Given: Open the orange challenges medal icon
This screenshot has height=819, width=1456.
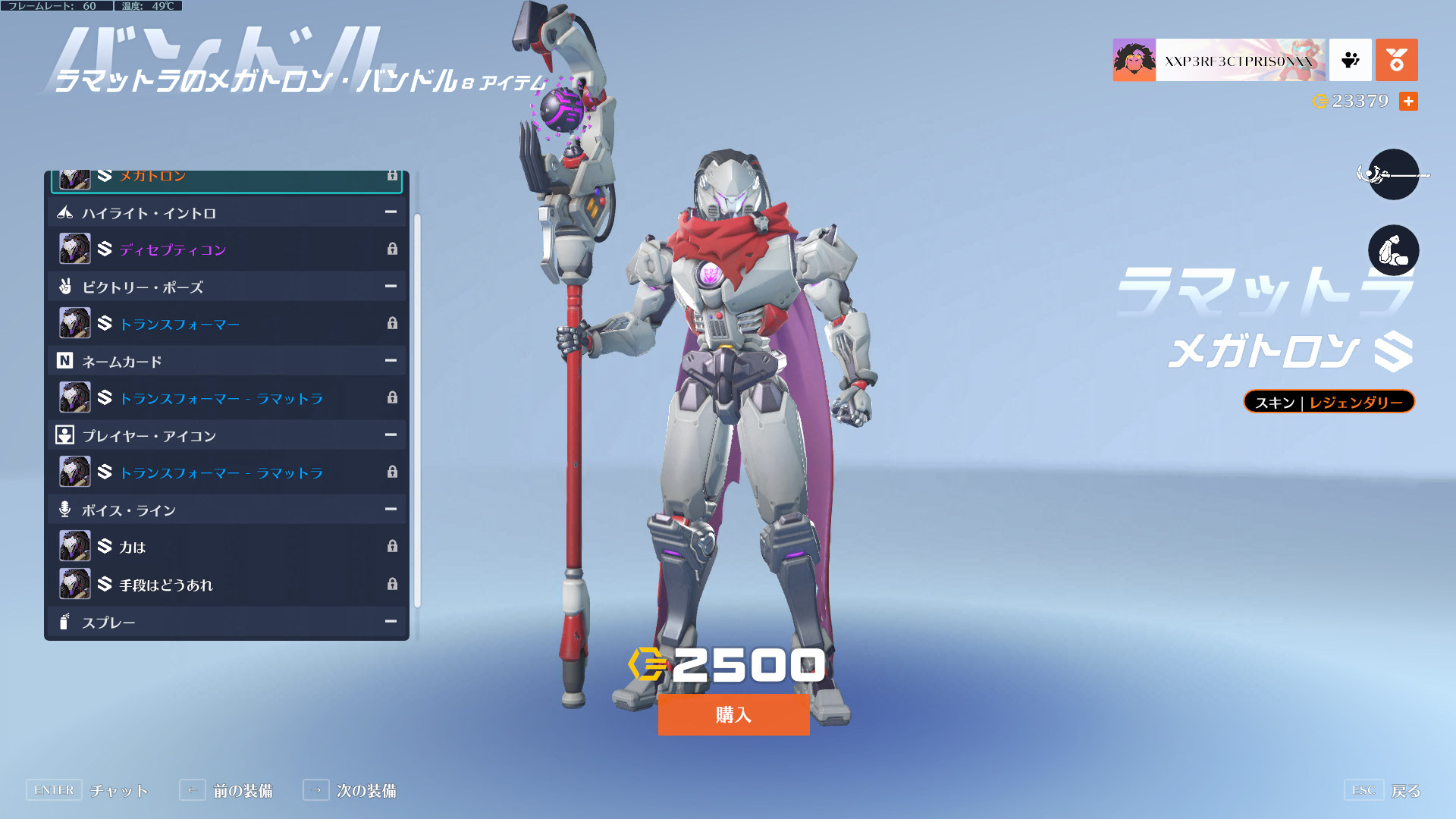Looking at the screenshot, I should pyautogui.click(x=1396, y=60).
